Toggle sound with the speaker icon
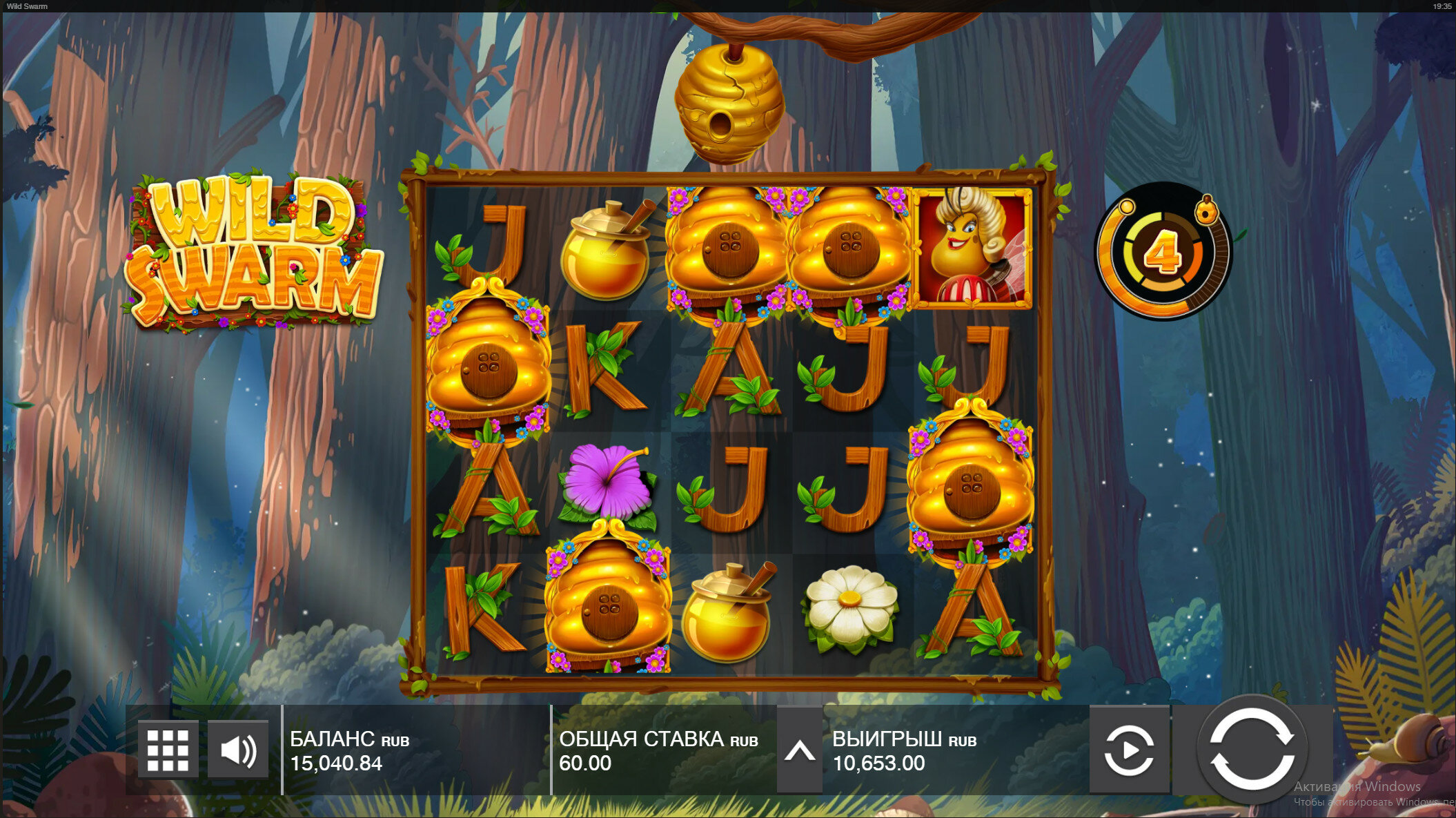 pos(238,750)
